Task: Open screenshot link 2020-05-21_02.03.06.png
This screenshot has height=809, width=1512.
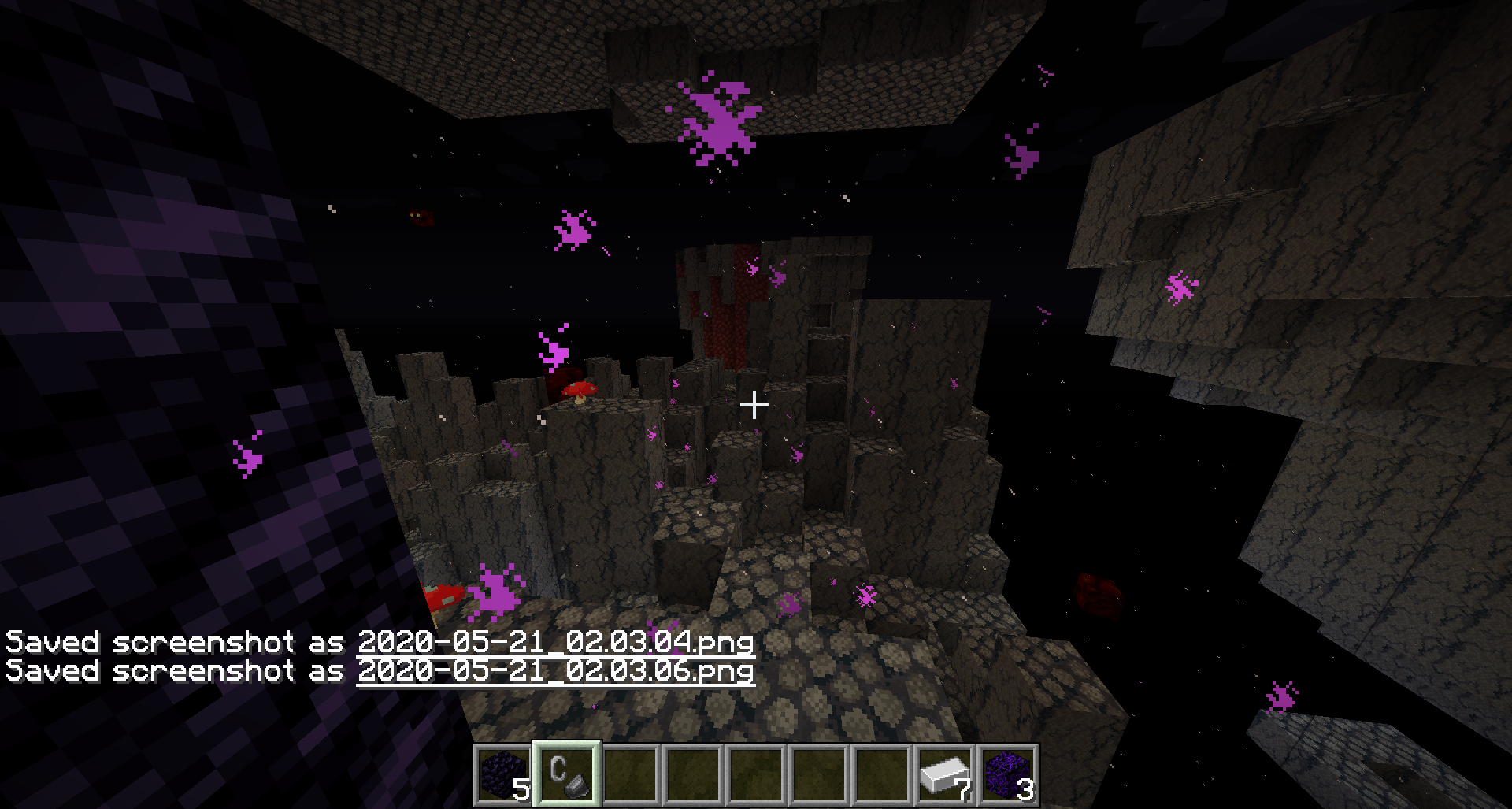Action: click(x=555, y=671)
